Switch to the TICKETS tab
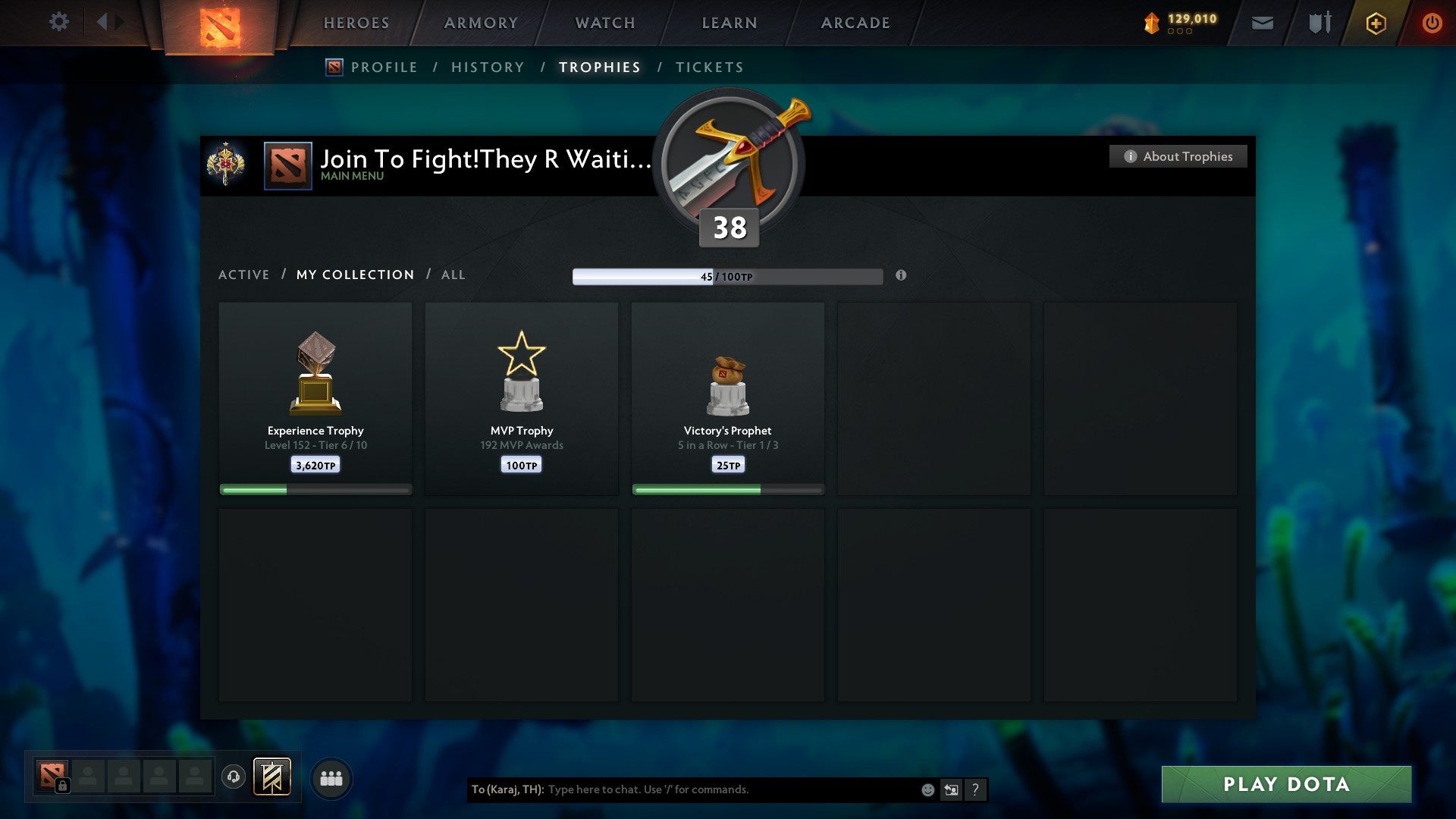This screenshot has width=1456, height=819. 708,67
